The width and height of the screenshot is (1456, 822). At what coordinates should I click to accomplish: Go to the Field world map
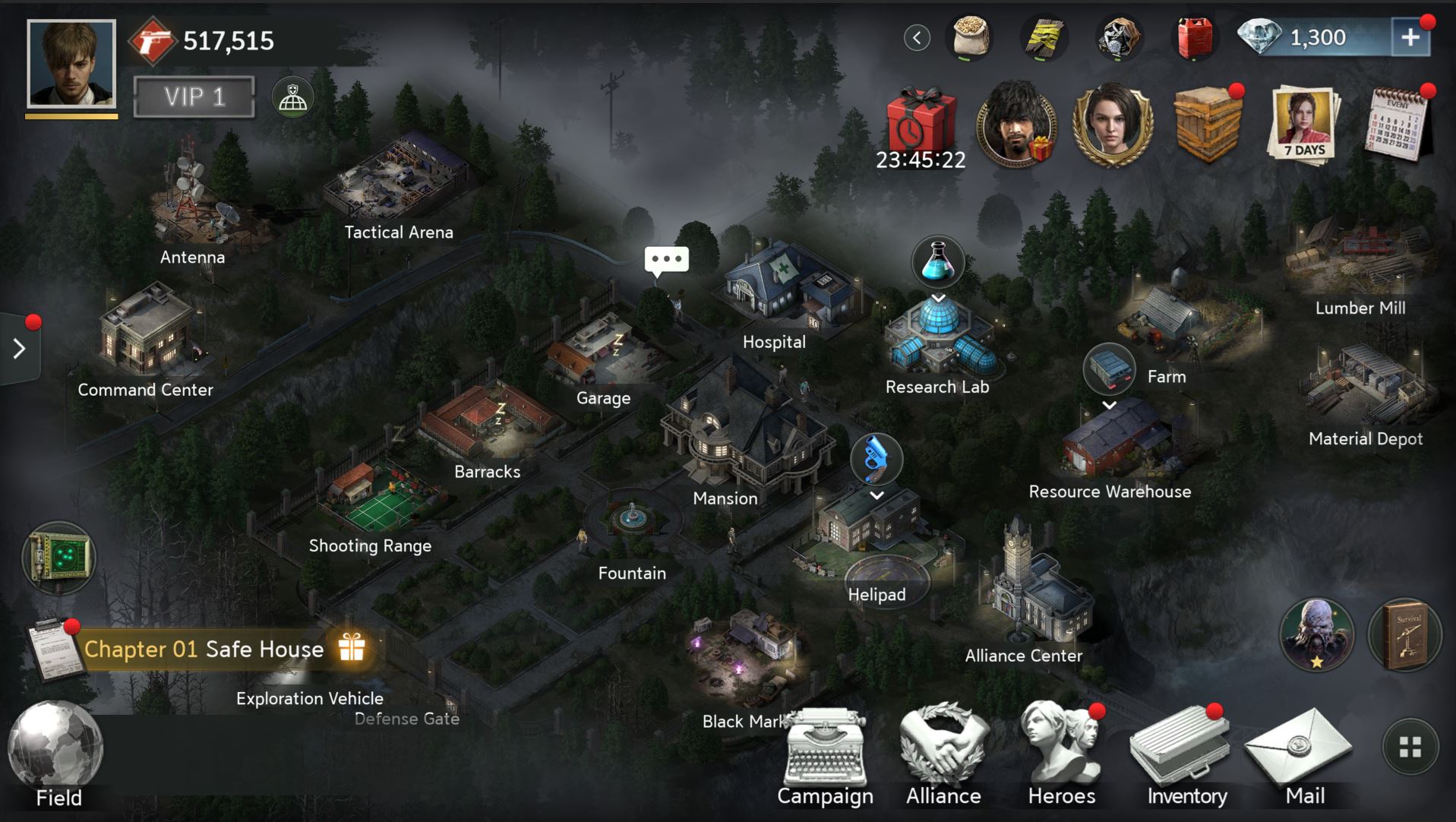[57, 754]
